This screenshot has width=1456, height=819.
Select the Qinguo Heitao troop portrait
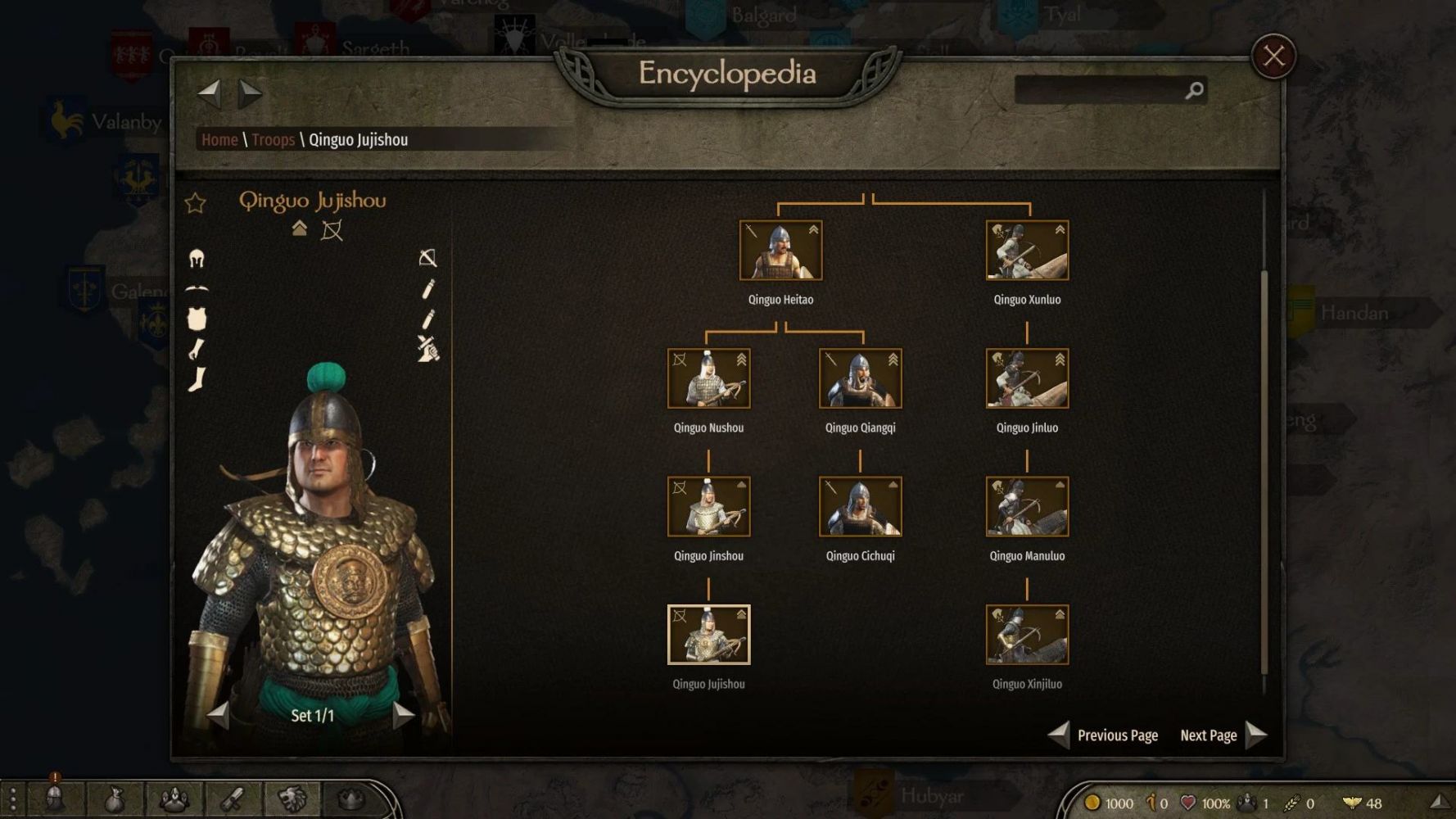point(780,251)
